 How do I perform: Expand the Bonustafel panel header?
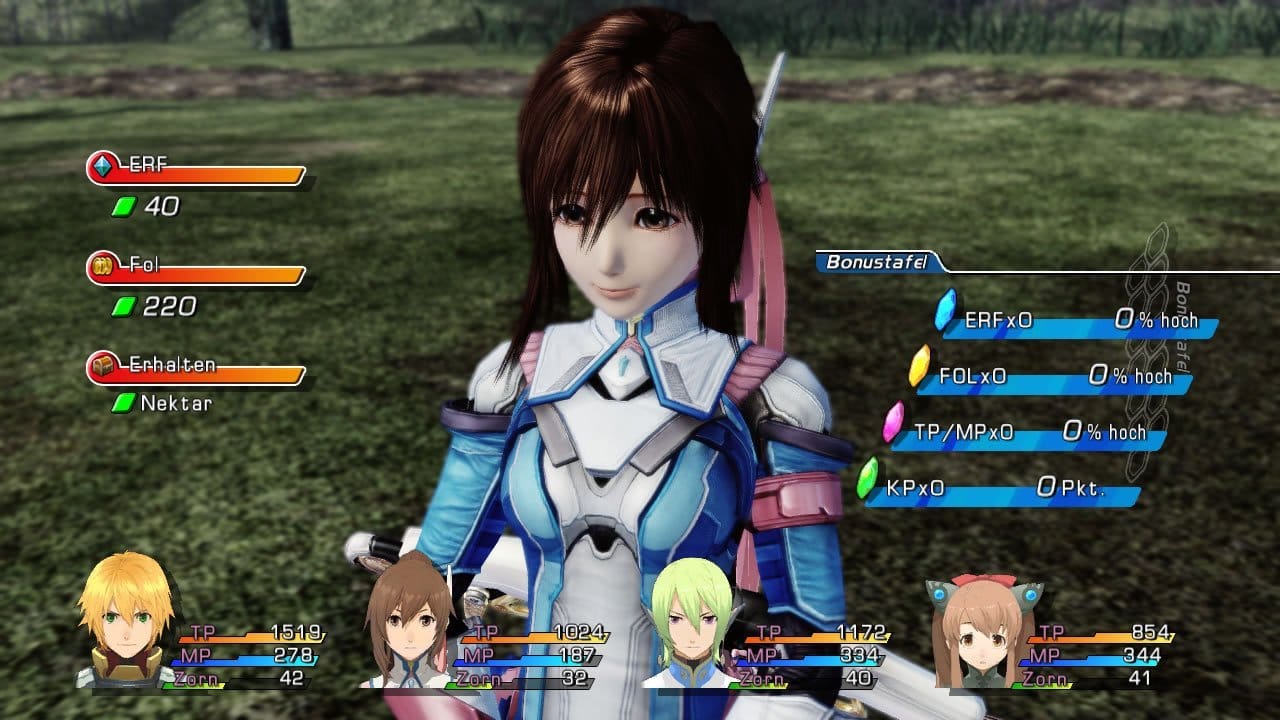(875, 263)
